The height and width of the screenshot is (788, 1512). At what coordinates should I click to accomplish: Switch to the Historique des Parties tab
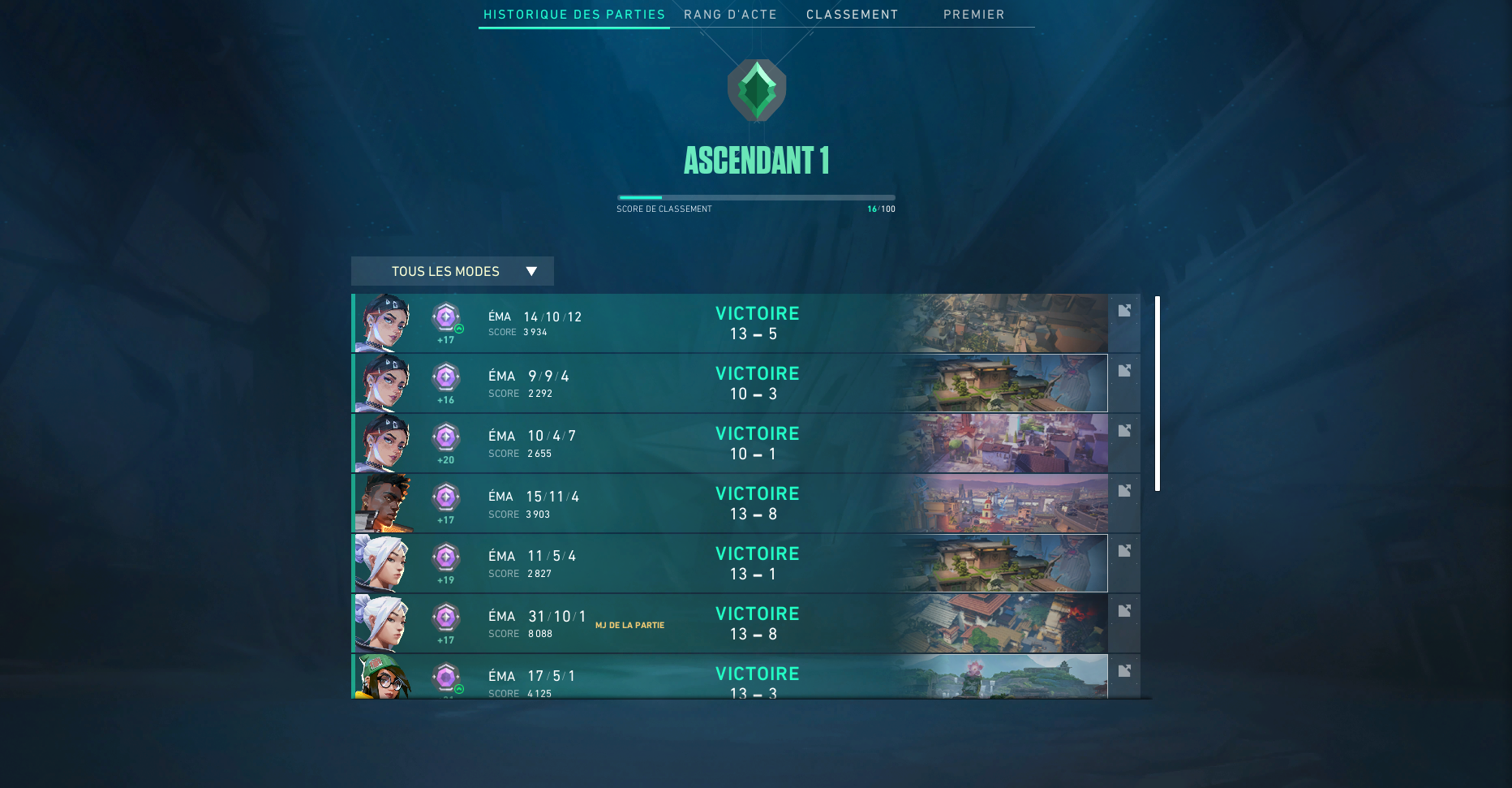574,15
